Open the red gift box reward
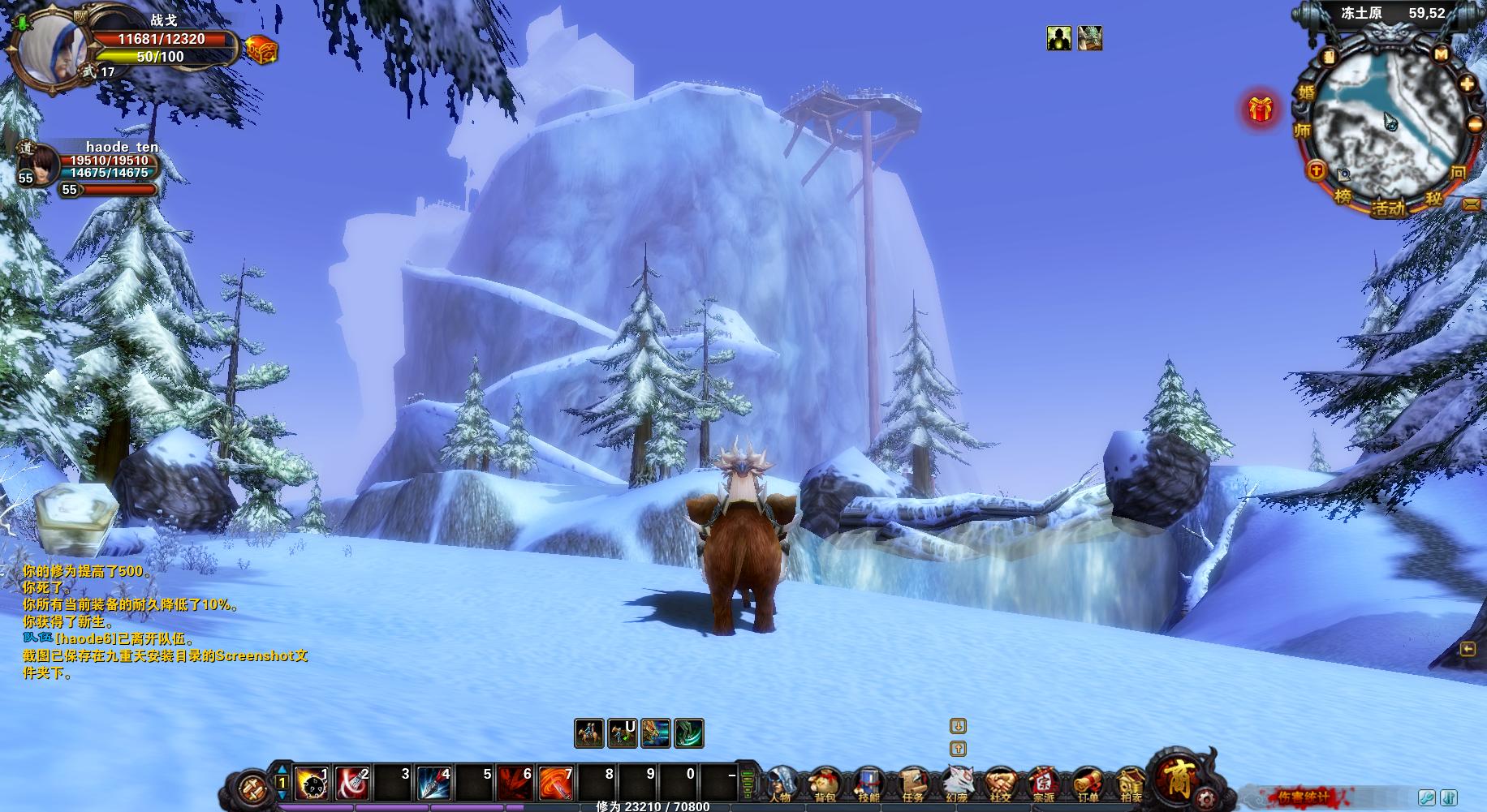The image size is (1487, 812). 1260,109
